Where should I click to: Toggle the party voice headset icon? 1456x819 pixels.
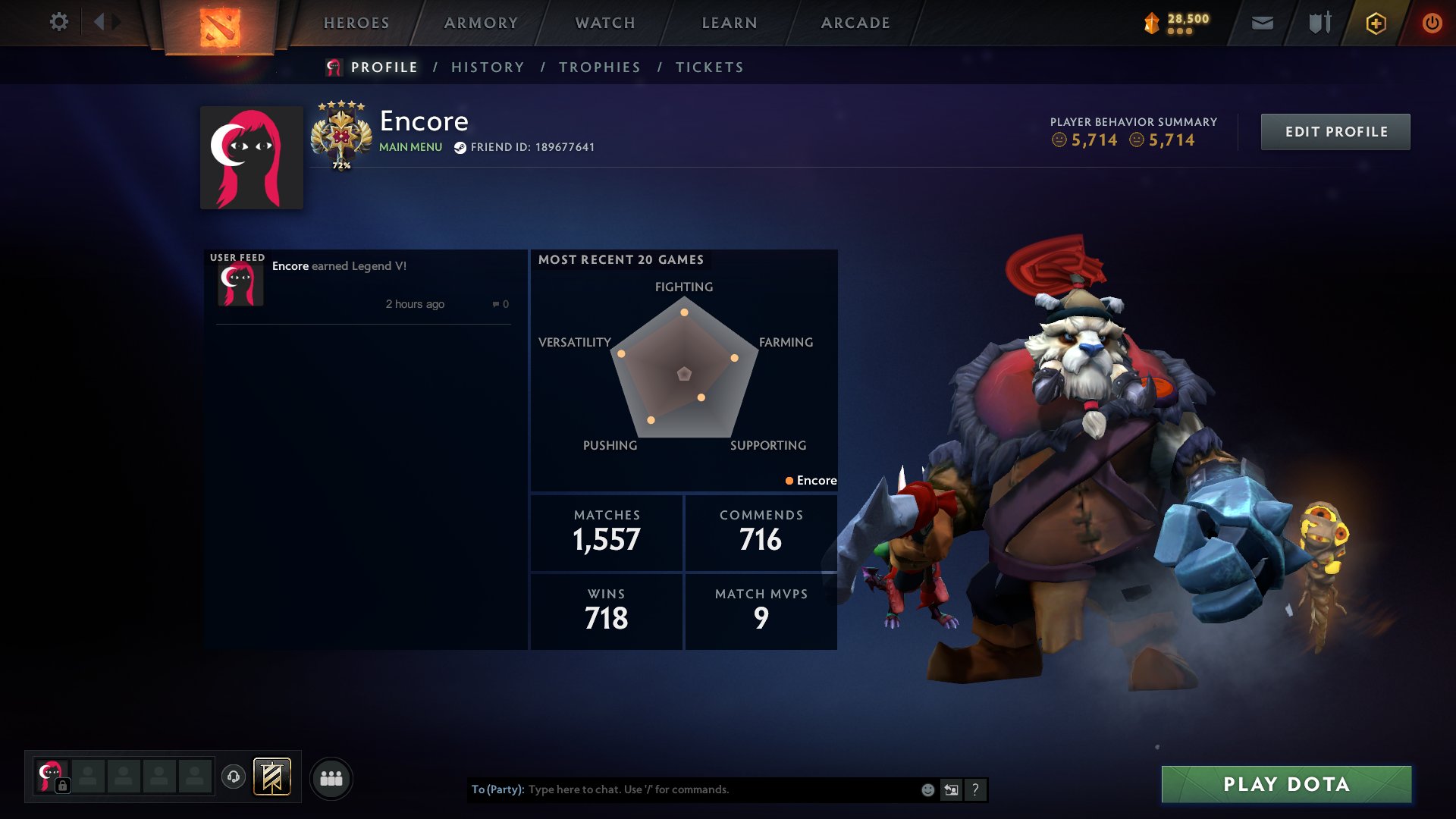click(234, 777)
